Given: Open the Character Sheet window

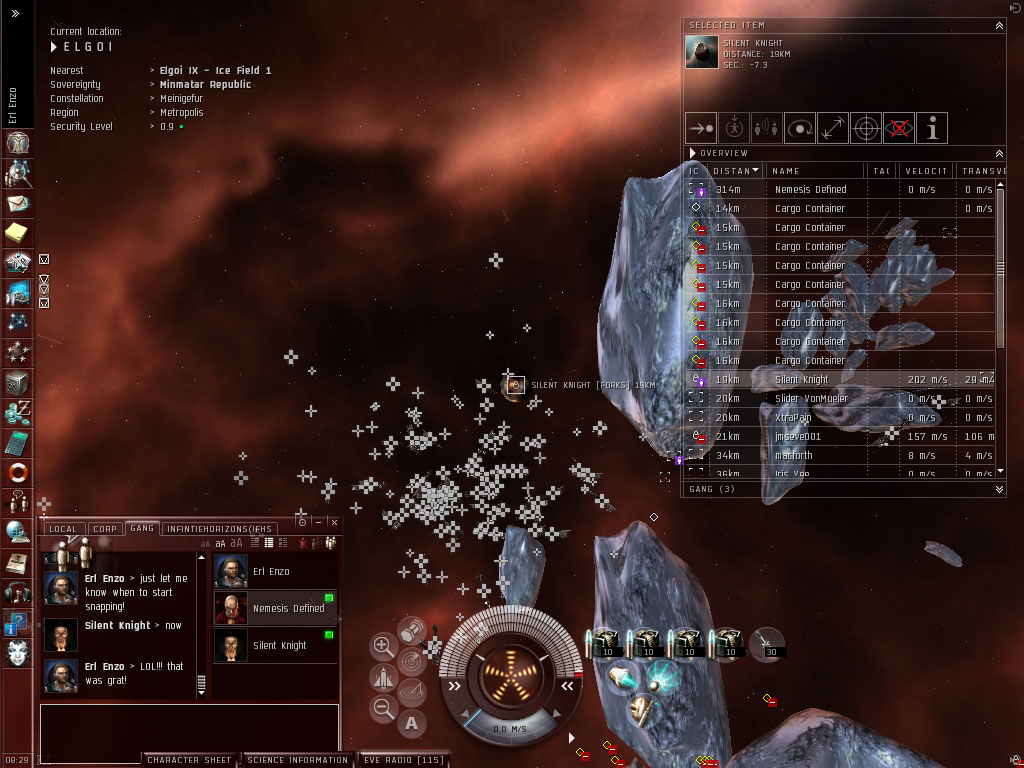Looking at the screenshot, I should click(189, 760).
